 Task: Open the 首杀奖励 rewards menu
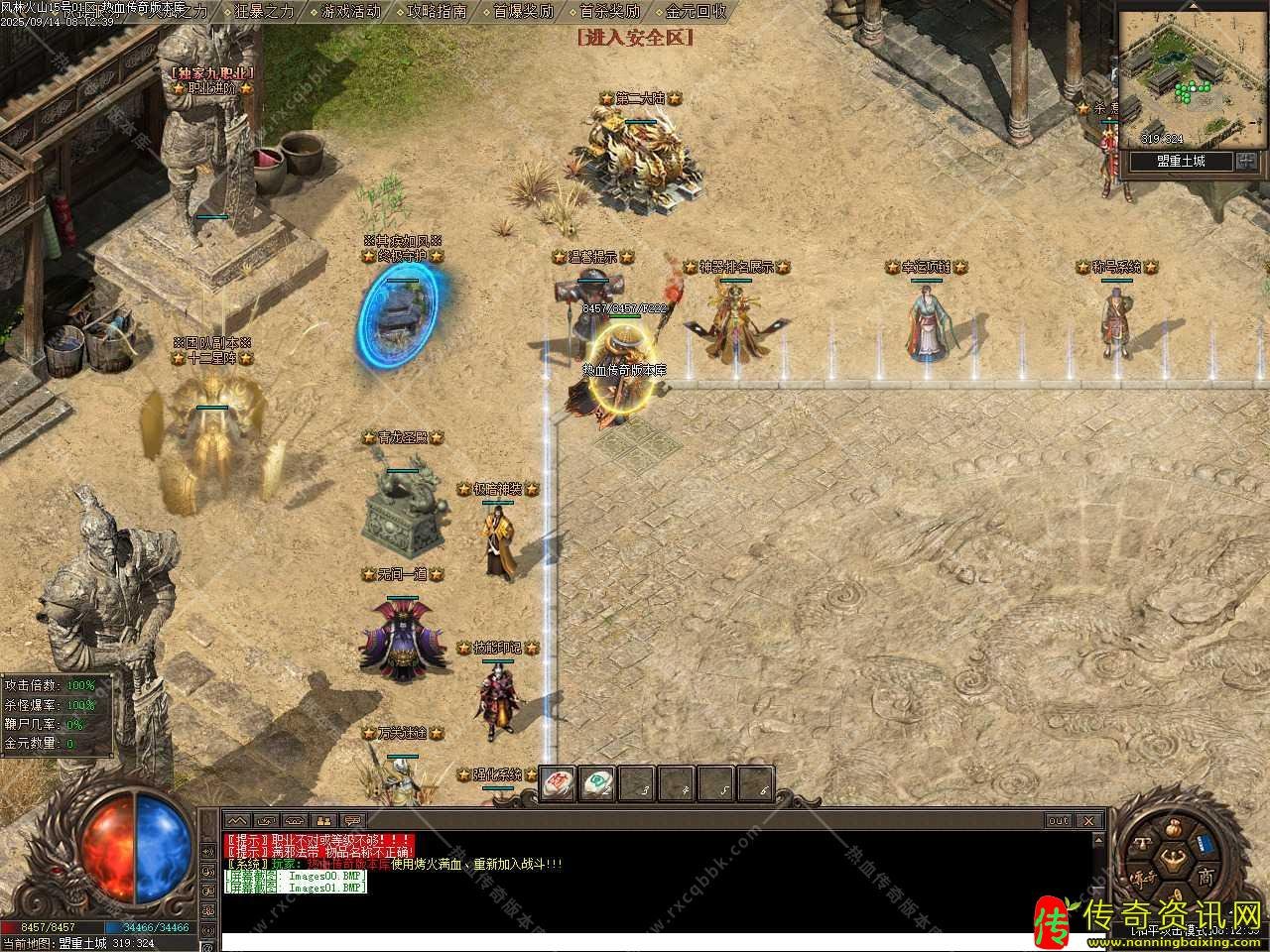609,12
